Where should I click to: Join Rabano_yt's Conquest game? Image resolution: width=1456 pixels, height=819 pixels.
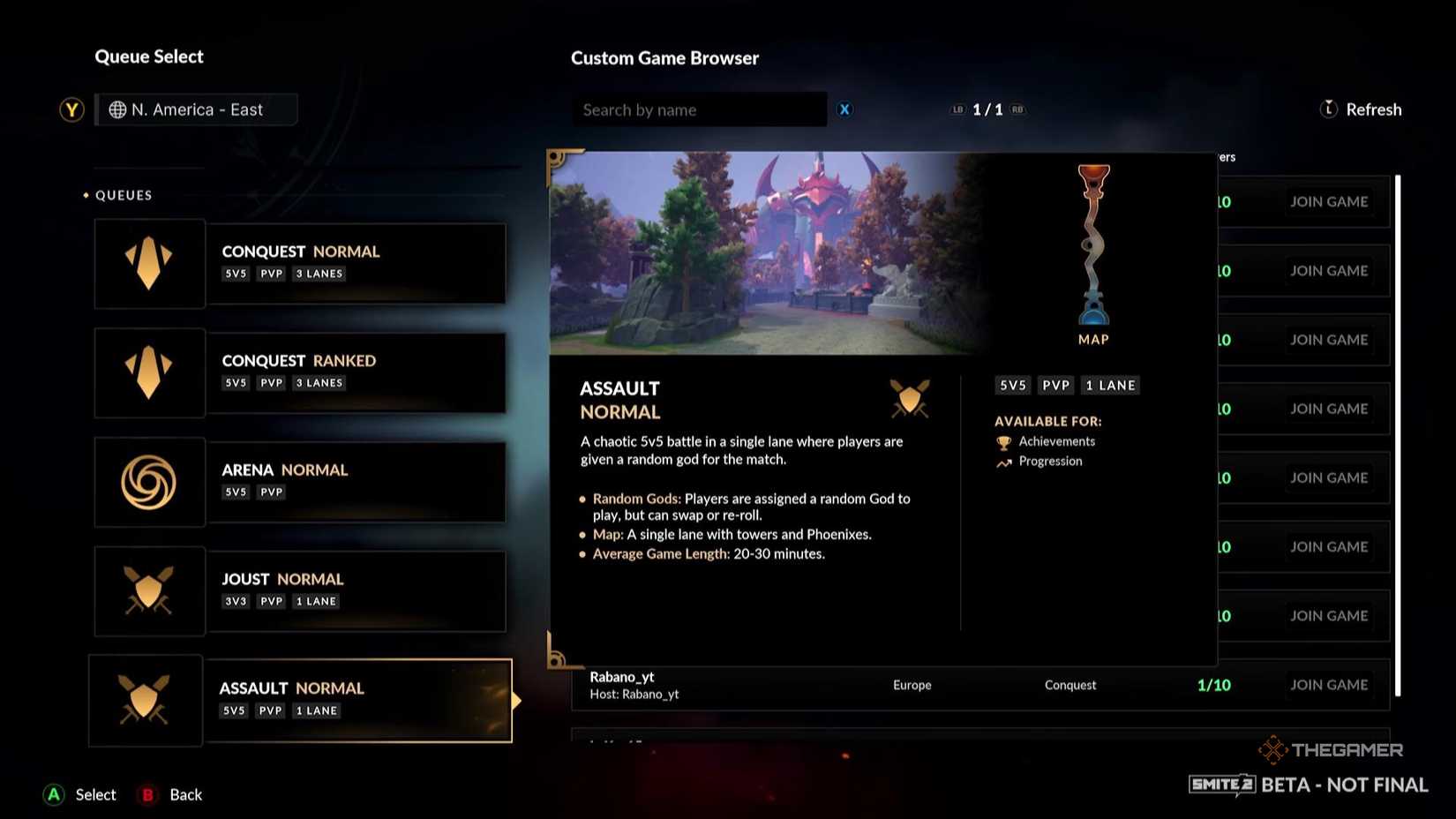pyautogui.click(x=1329, y=685)
